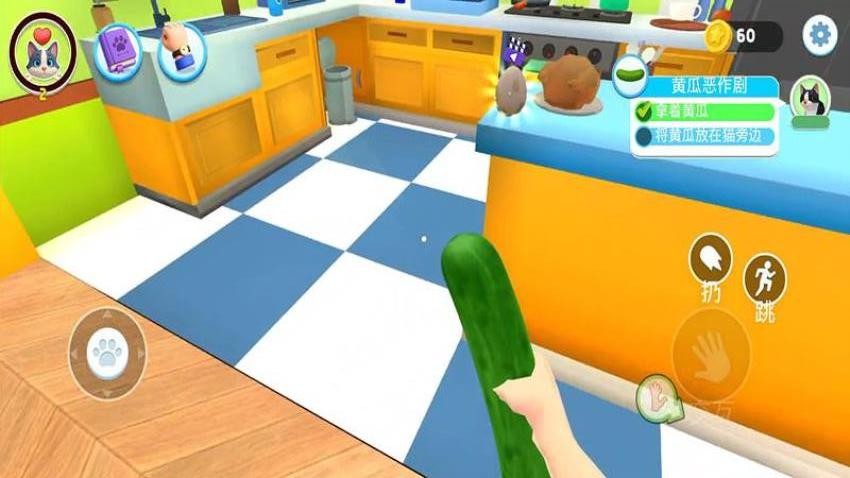Tap the gold star coin icon
This screenshot has width=850, height=478.
click(x=718, y=37)
